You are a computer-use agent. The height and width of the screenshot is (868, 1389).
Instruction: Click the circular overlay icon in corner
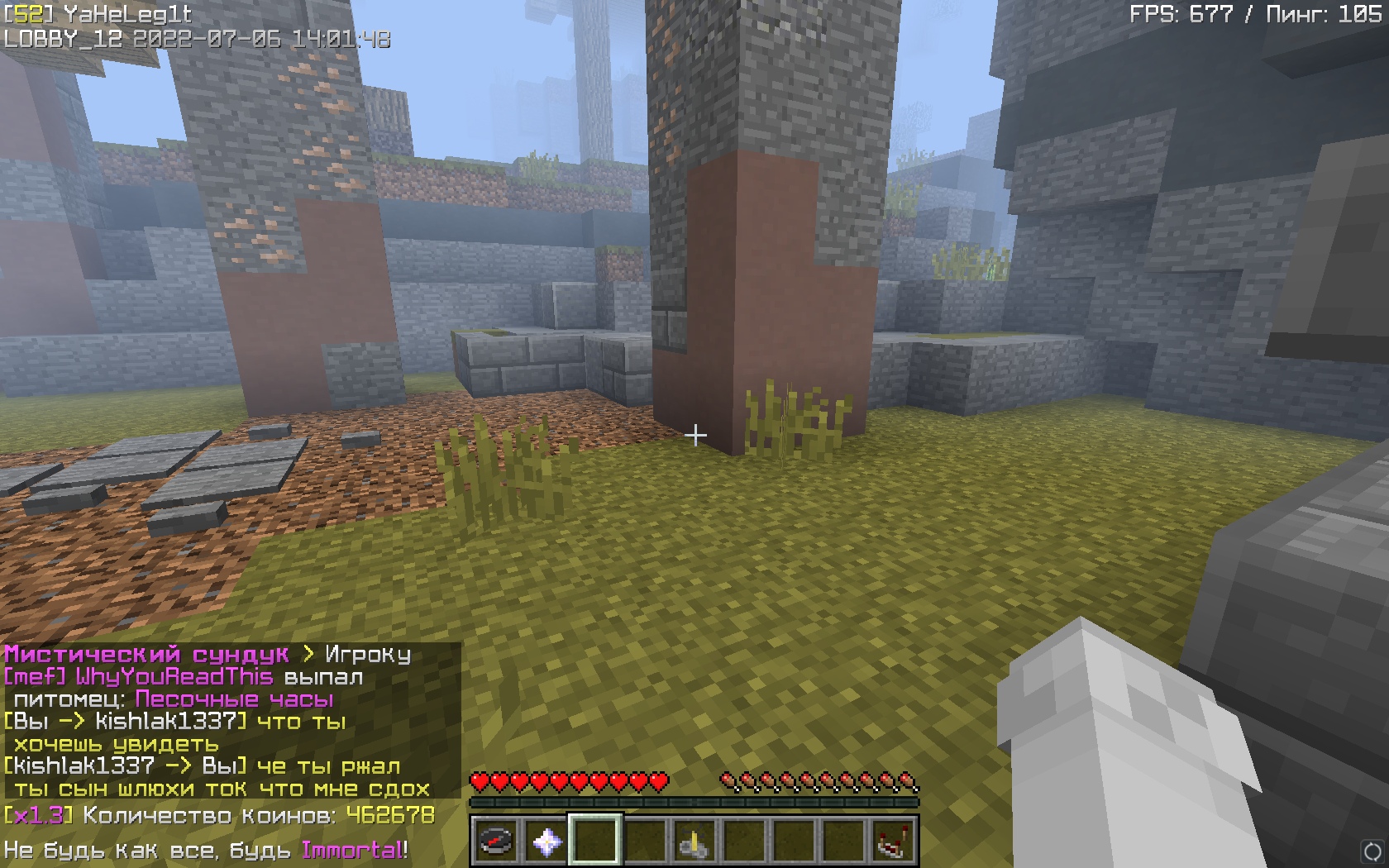click(x=1372, y=851)
